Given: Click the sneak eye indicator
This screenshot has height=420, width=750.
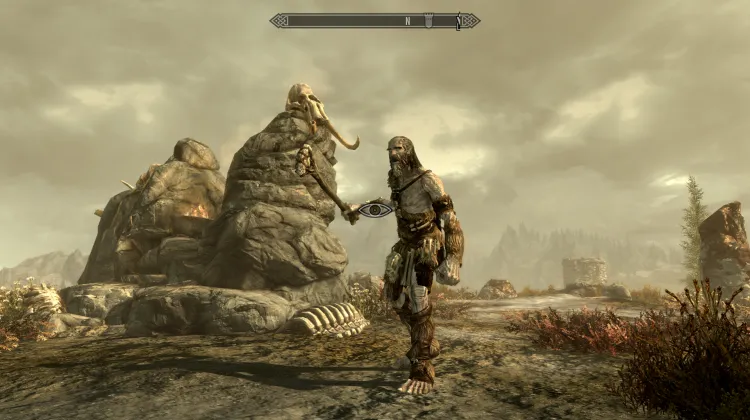Looking at the screenshot, I should (375, 209).
